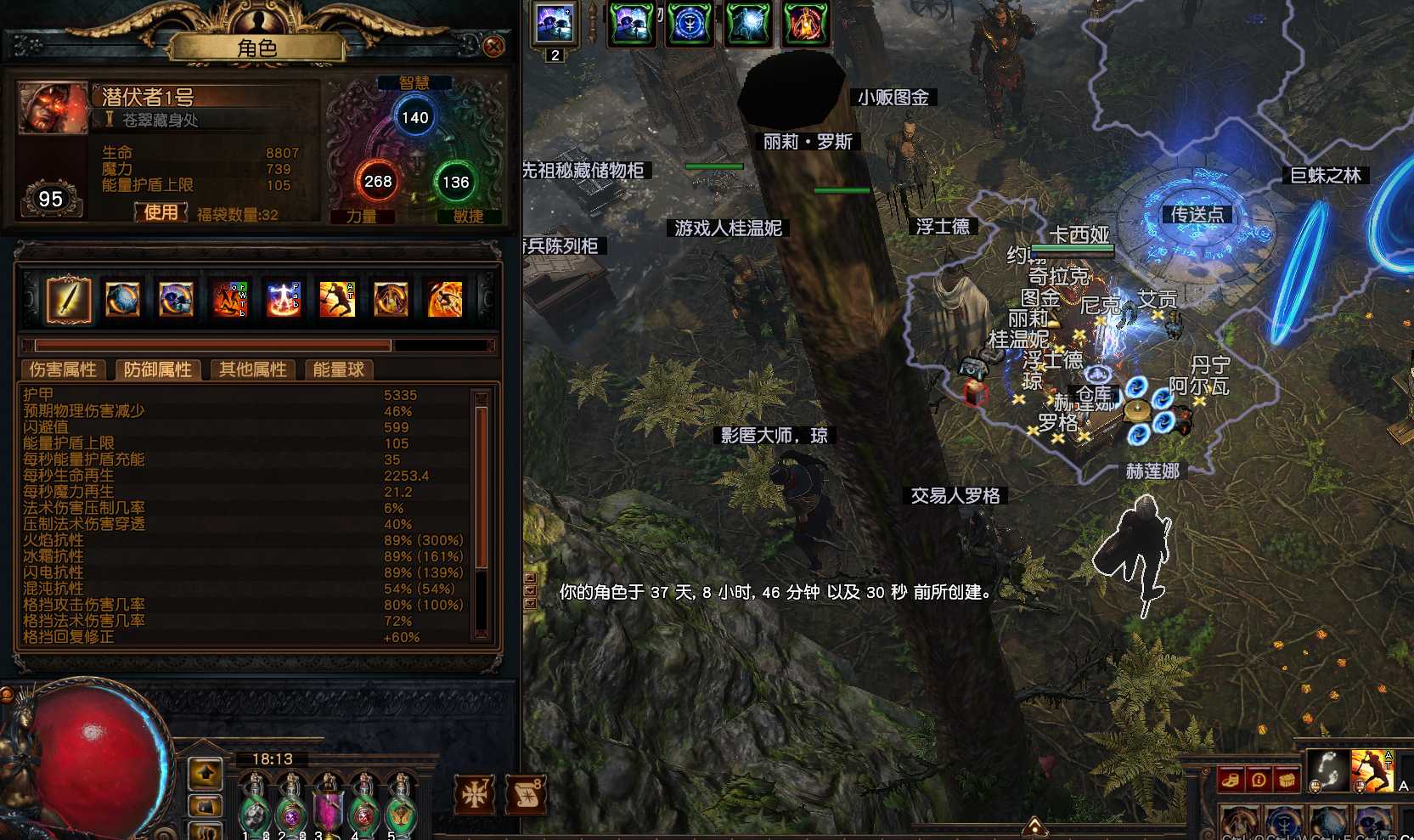This screenshot has height=840, width=1414.
Task: Switch to the 伤害属性 tab
Action: 63,369
